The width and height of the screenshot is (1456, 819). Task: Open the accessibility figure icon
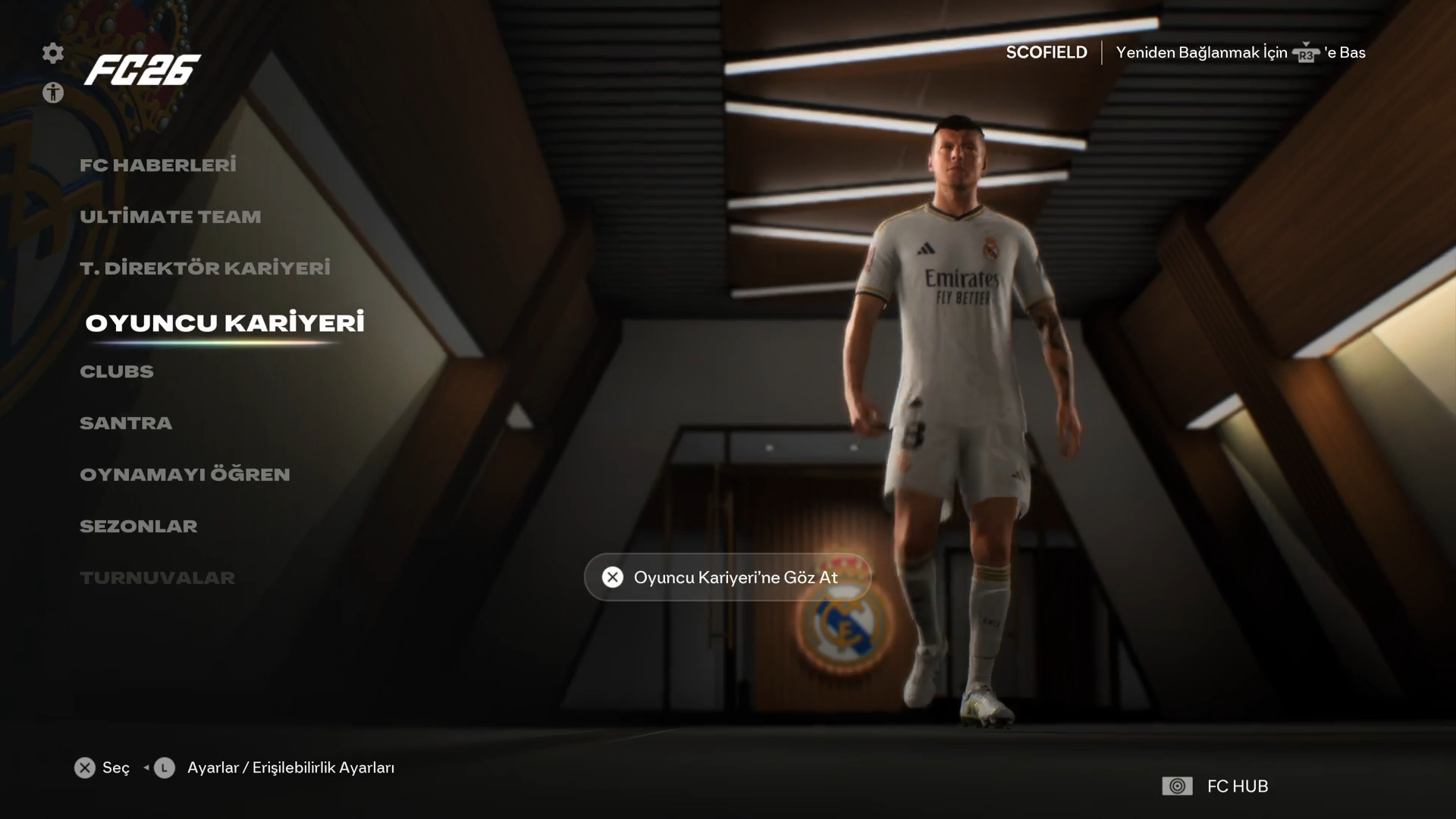tap(53, 93)
